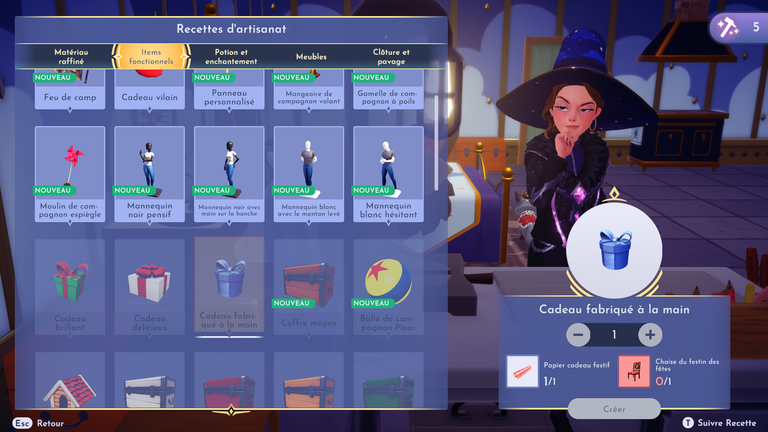Image resolution: width=768 pixels, height=432 pixels.
Task: Select the Papier cadeau festif ingredient
Action: point(522,372)
